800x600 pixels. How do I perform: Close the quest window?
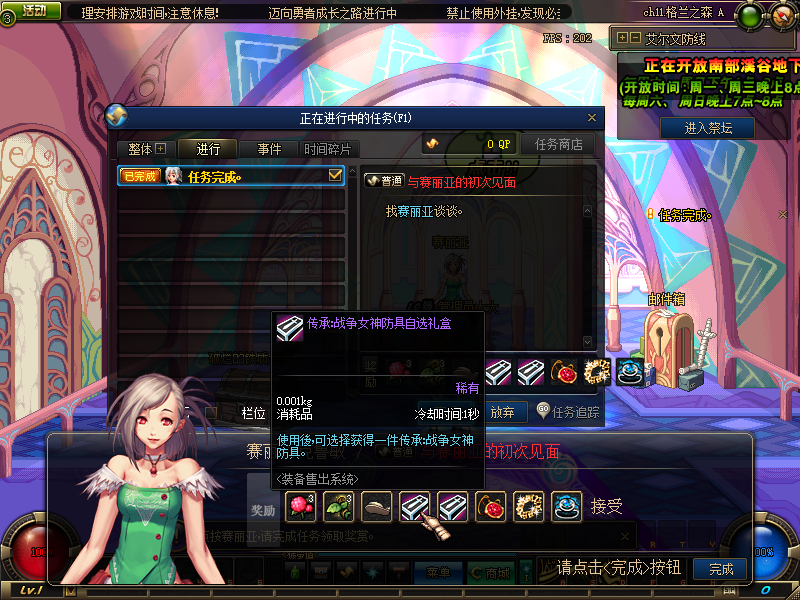pos(592,118)
